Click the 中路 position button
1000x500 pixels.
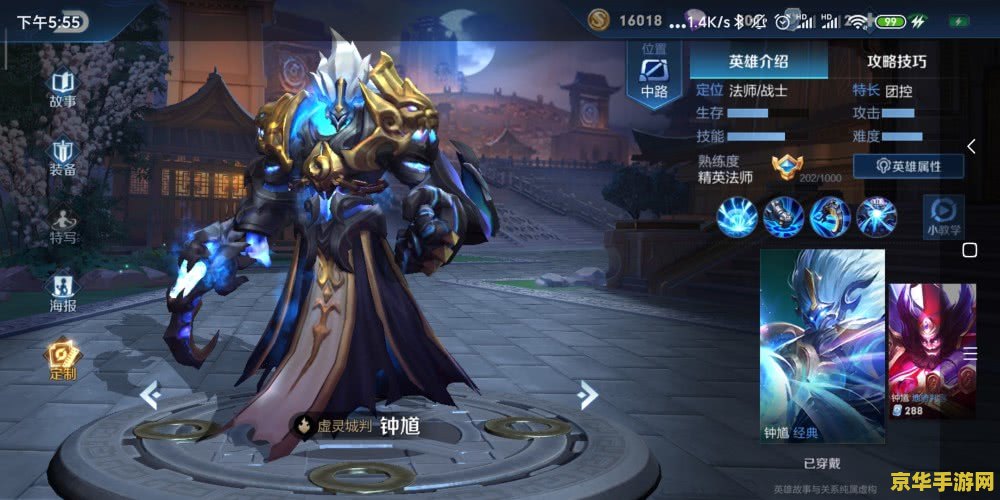(x=654, y=76)
